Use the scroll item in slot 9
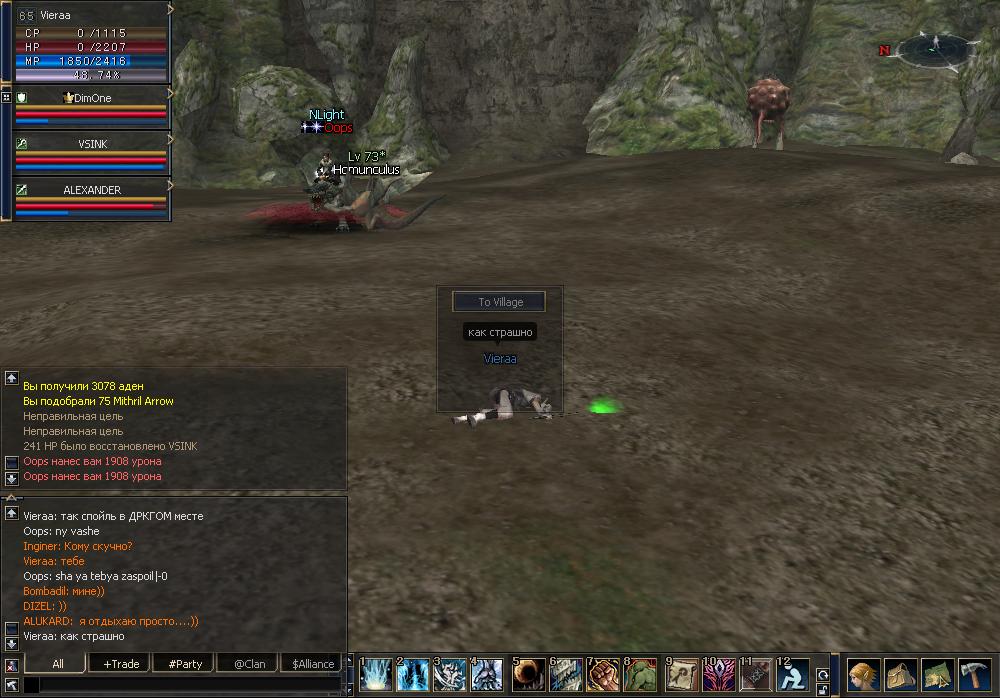 (681, 675)
